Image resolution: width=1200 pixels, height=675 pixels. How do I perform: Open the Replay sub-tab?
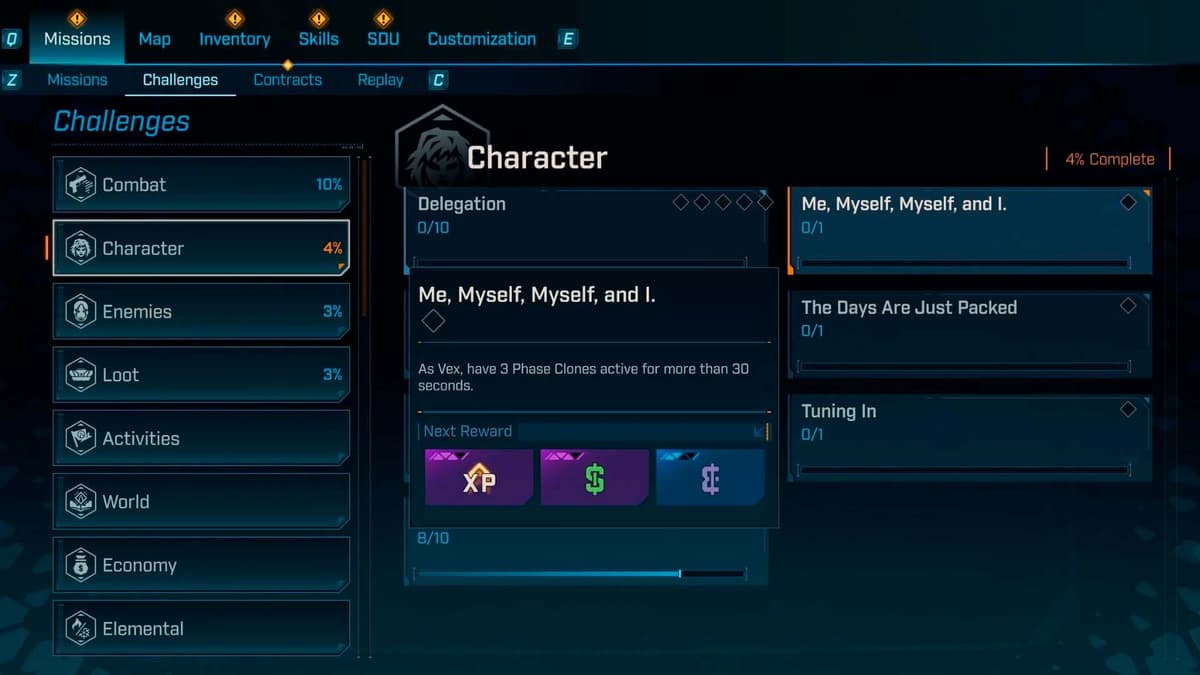tap(380, 80)
